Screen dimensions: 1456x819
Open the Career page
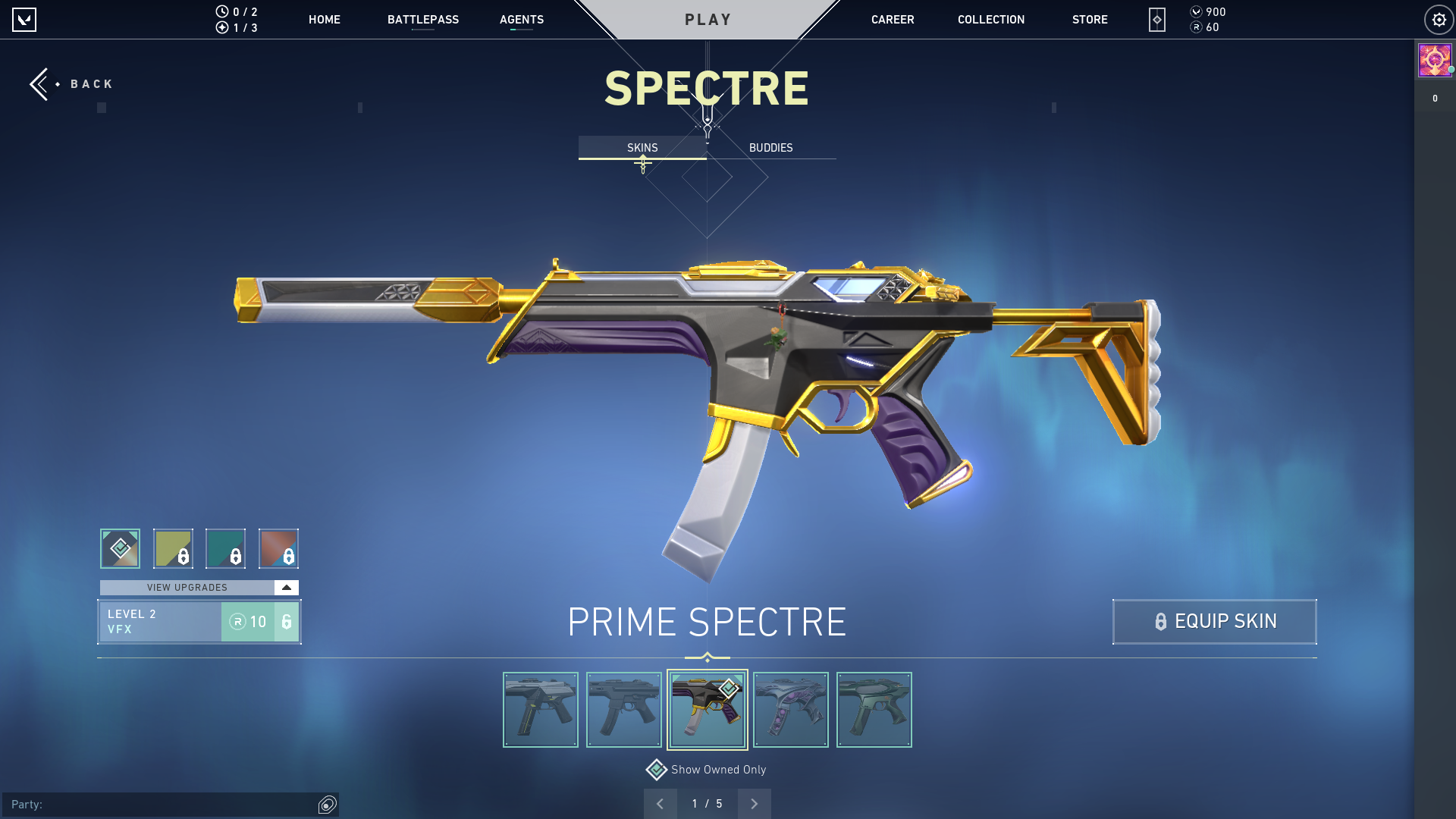(892, 20)
